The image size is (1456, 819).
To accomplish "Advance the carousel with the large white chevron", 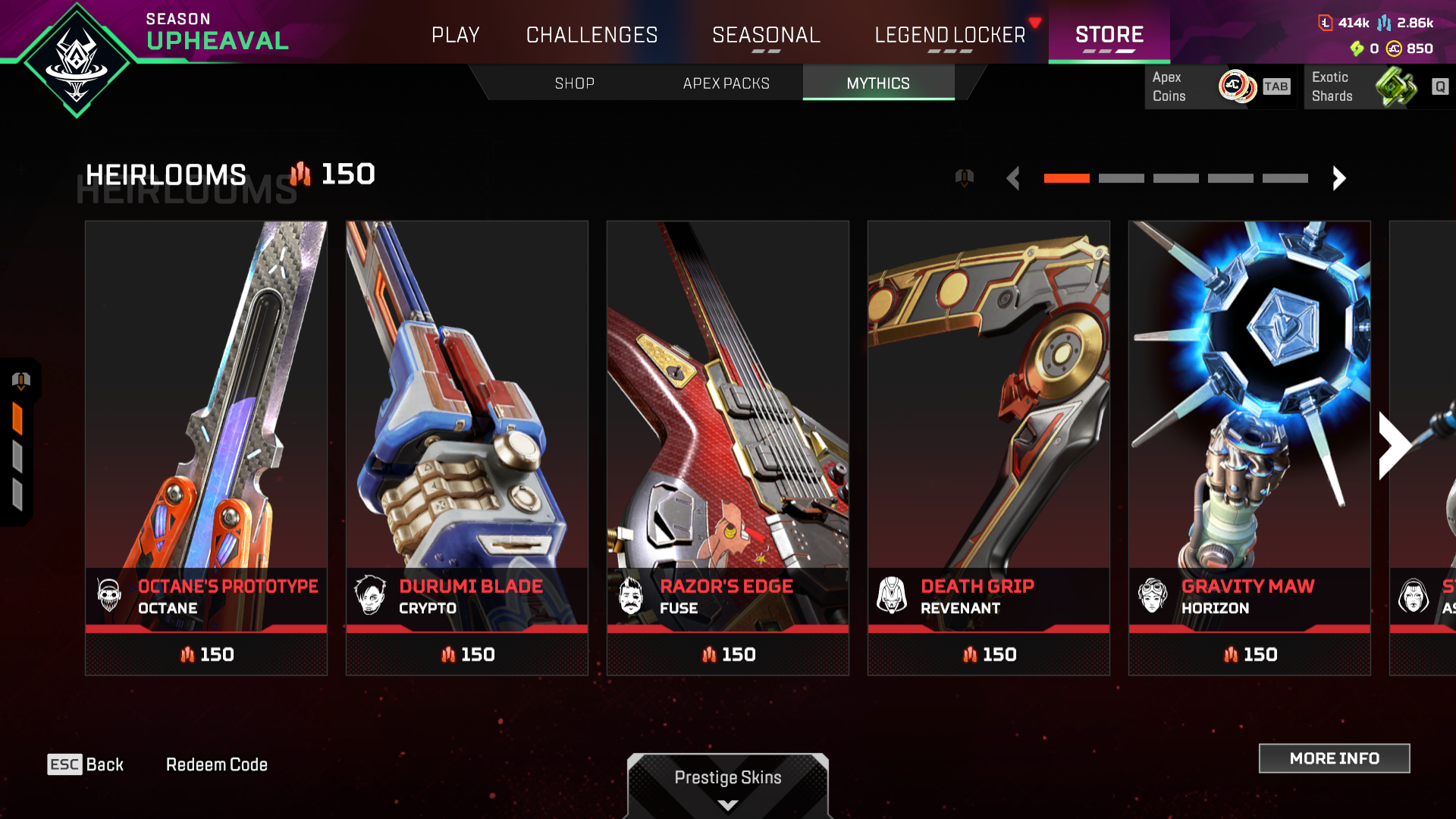I will coord(1394,446).
